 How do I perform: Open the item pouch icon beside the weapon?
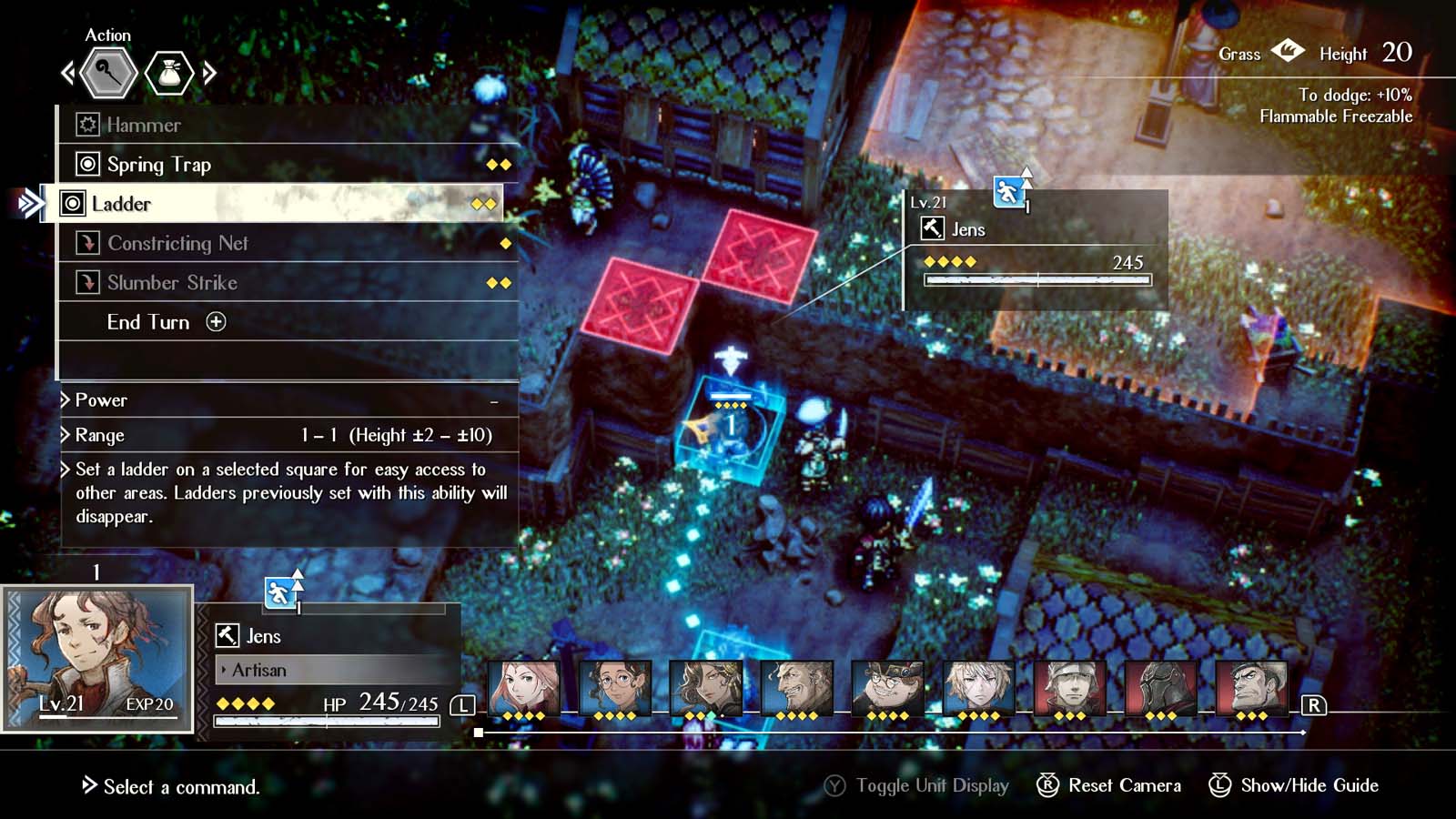pyautogui.click(x=171, y=73)
